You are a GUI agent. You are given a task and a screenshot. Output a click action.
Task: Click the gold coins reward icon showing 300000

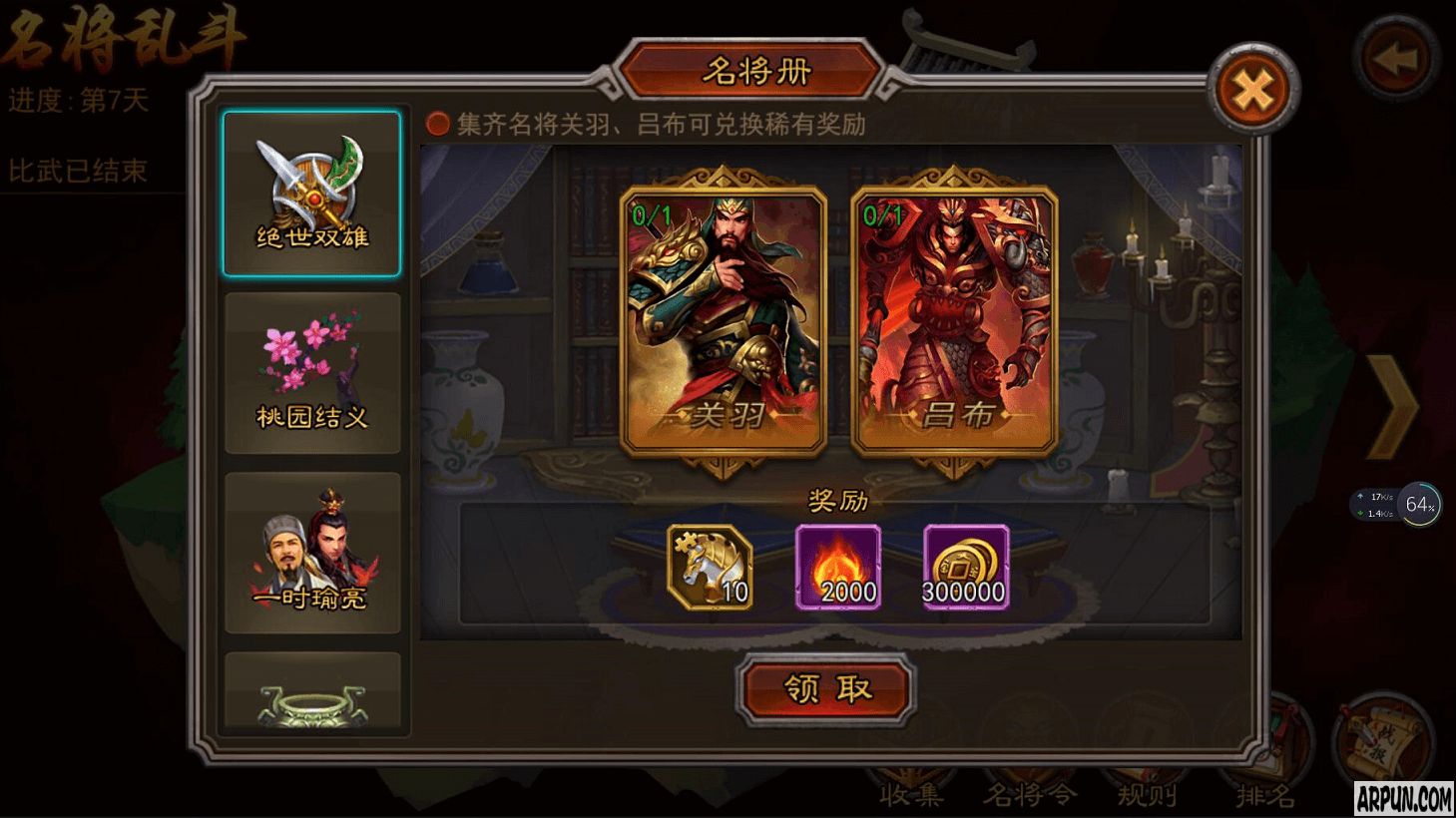tap(963, 567)
